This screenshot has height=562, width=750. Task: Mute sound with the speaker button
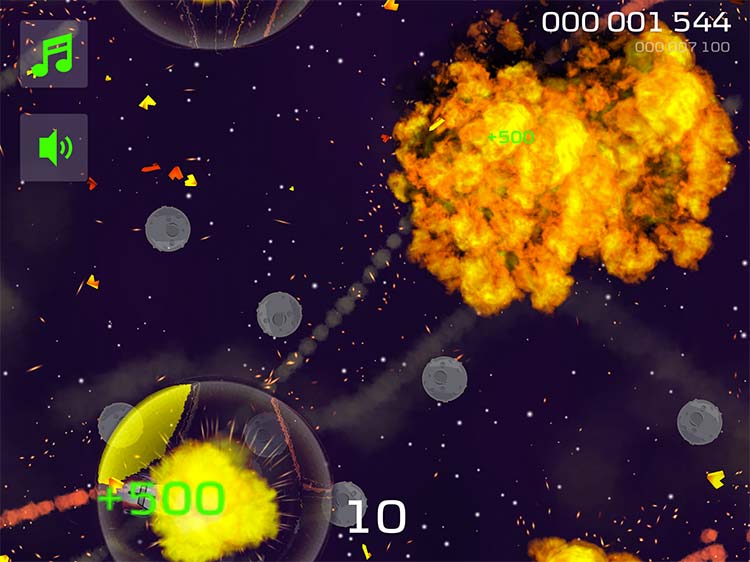(x=54, y=148)
